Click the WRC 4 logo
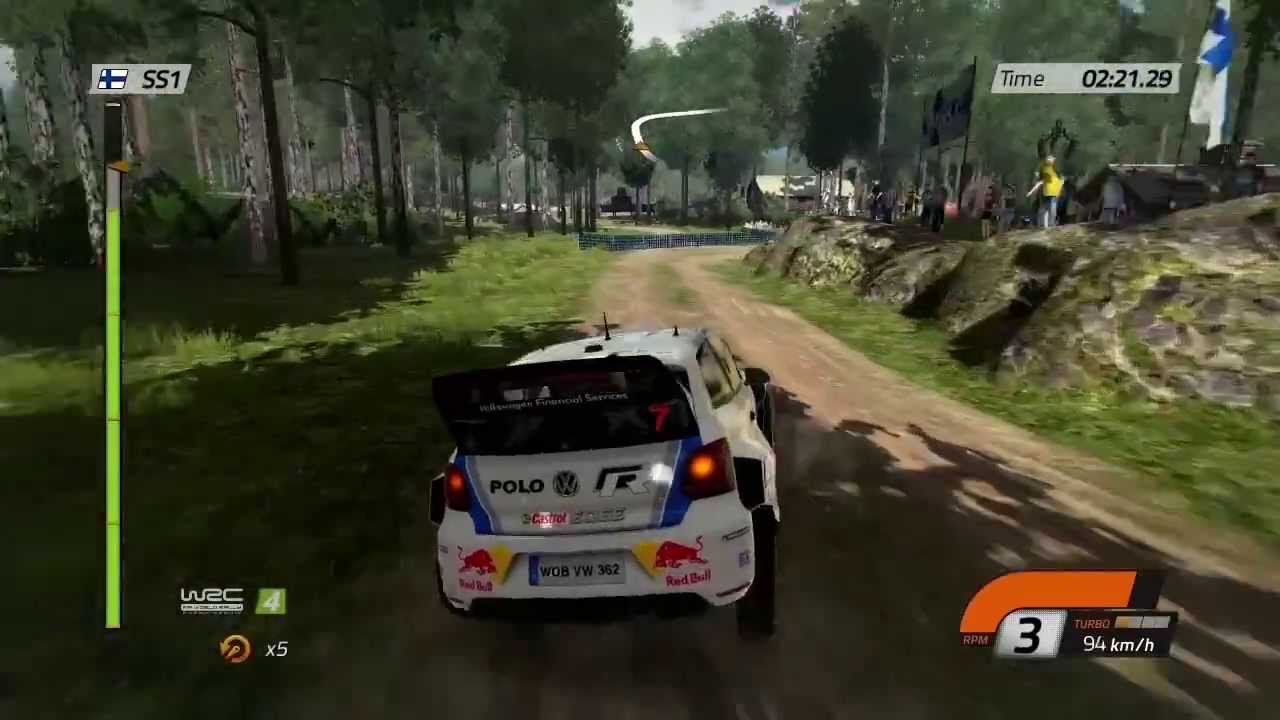This screenshot has width=1280, height=720. tap(232, 600)
